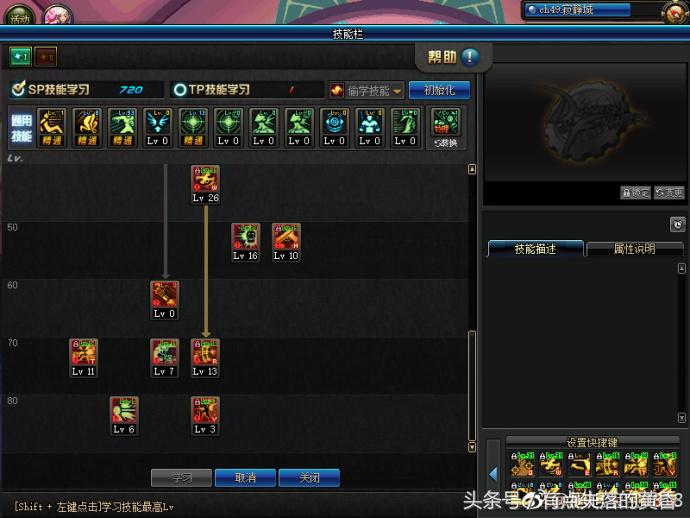Click the 初始化 reset button

pos(439,90)
